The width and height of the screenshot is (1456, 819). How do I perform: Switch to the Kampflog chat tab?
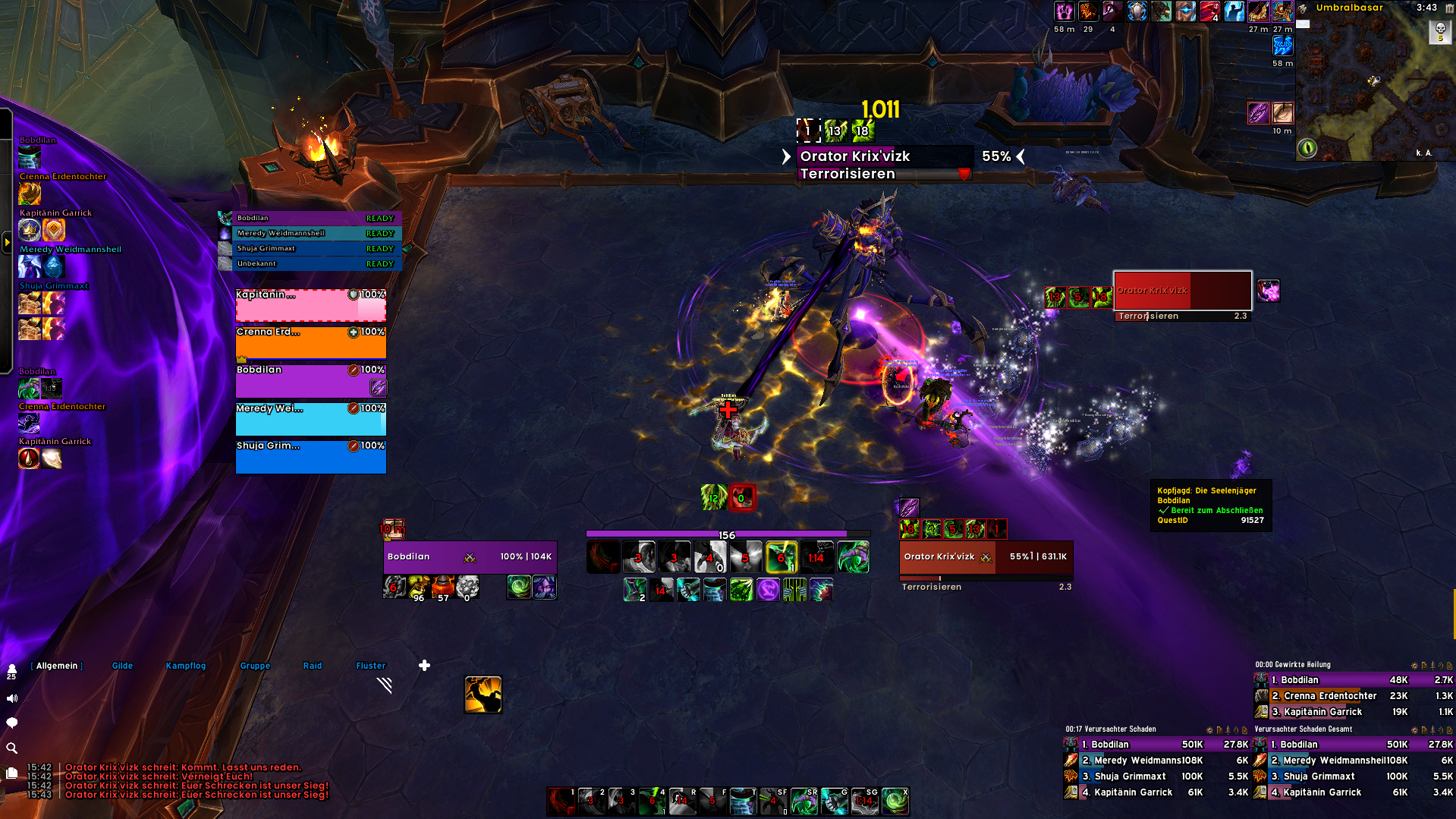tap(185, 665)
